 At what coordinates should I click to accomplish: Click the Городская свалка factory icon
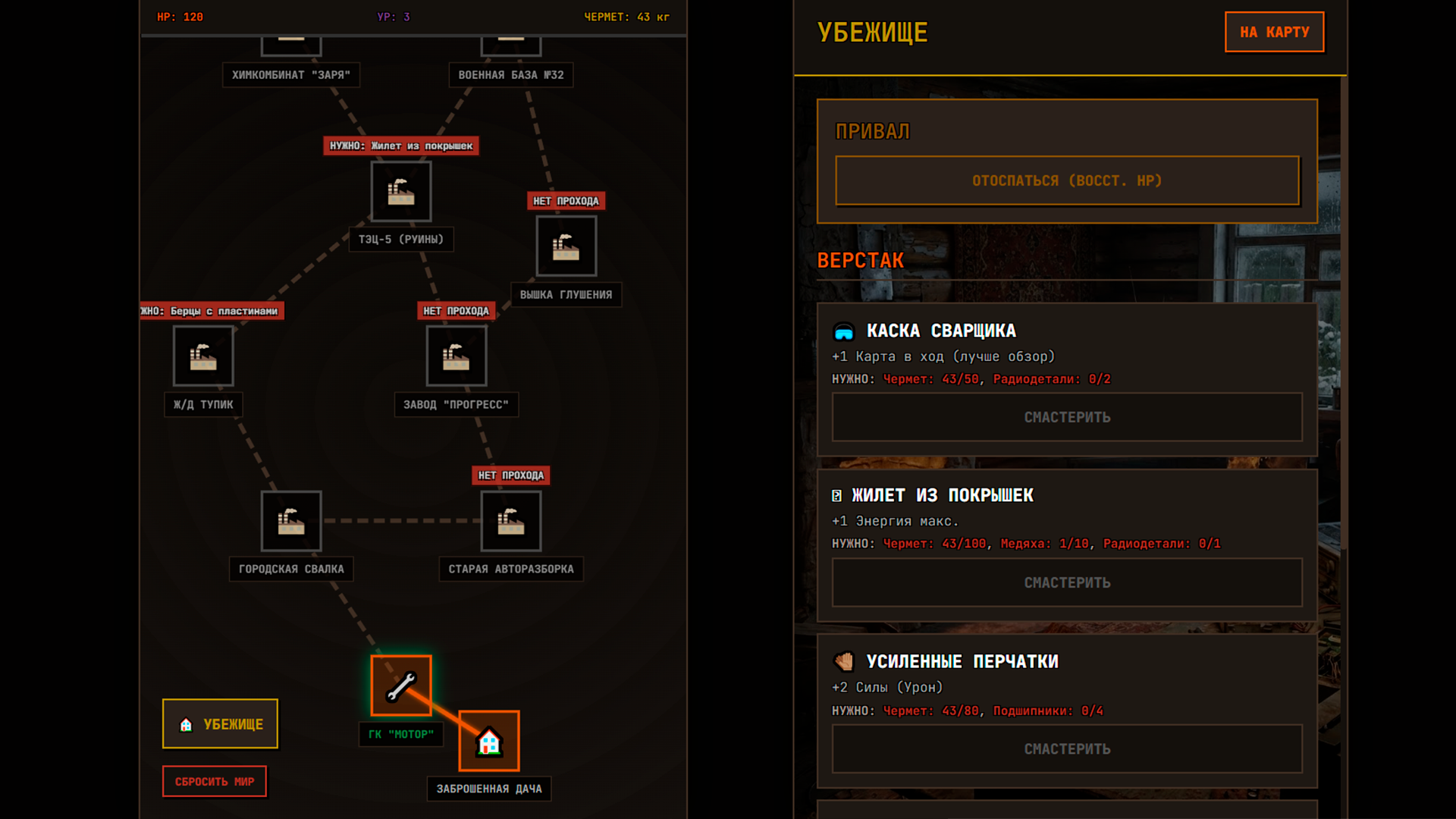(x=290, y=521)
